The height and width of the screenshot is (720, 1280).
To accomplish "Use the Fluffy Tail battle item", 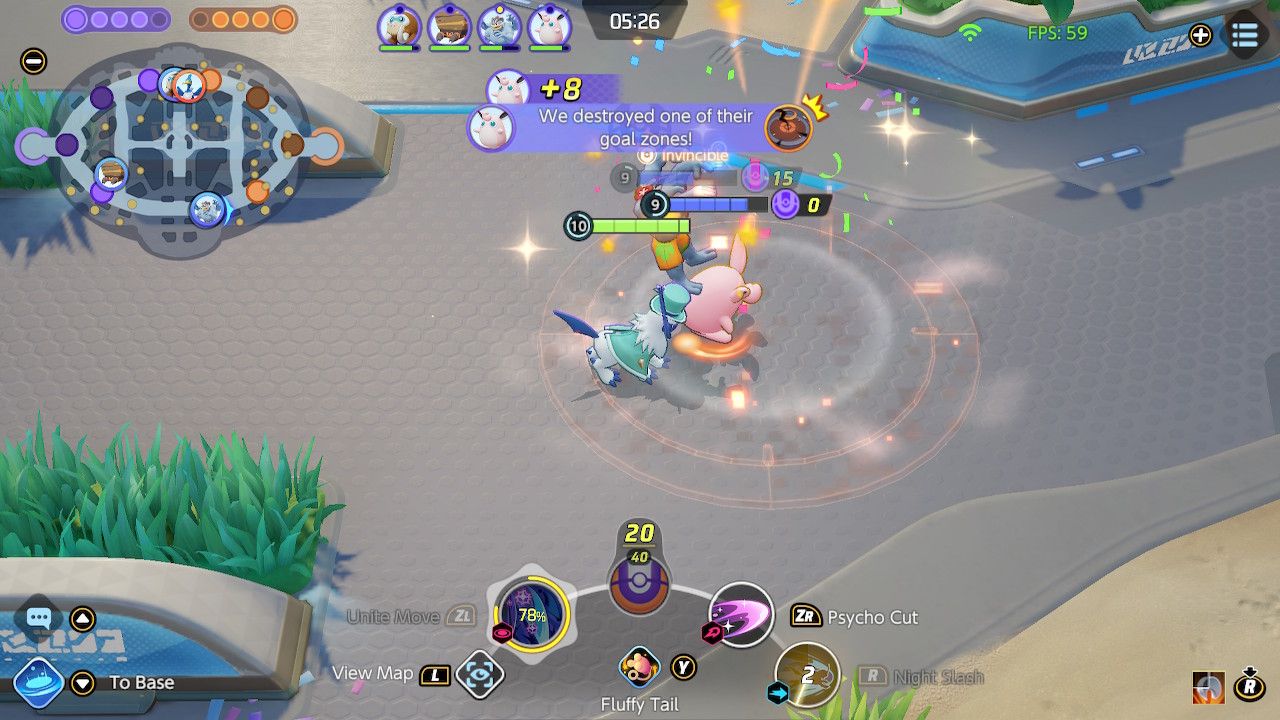I will point(640,667).
